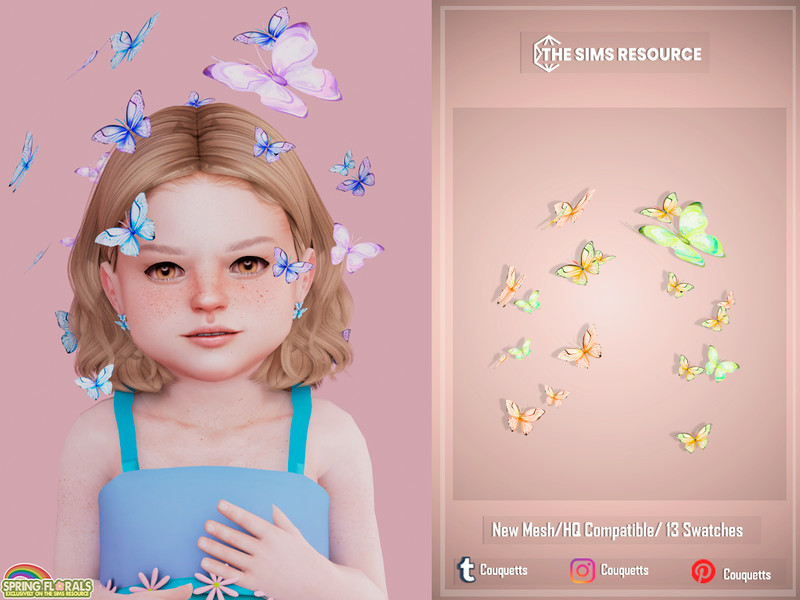Image resolution: width=800 pixels, height=600 pixels.
Task: Select the Spring Florals rainbow badge
Action: click(47, 579)
